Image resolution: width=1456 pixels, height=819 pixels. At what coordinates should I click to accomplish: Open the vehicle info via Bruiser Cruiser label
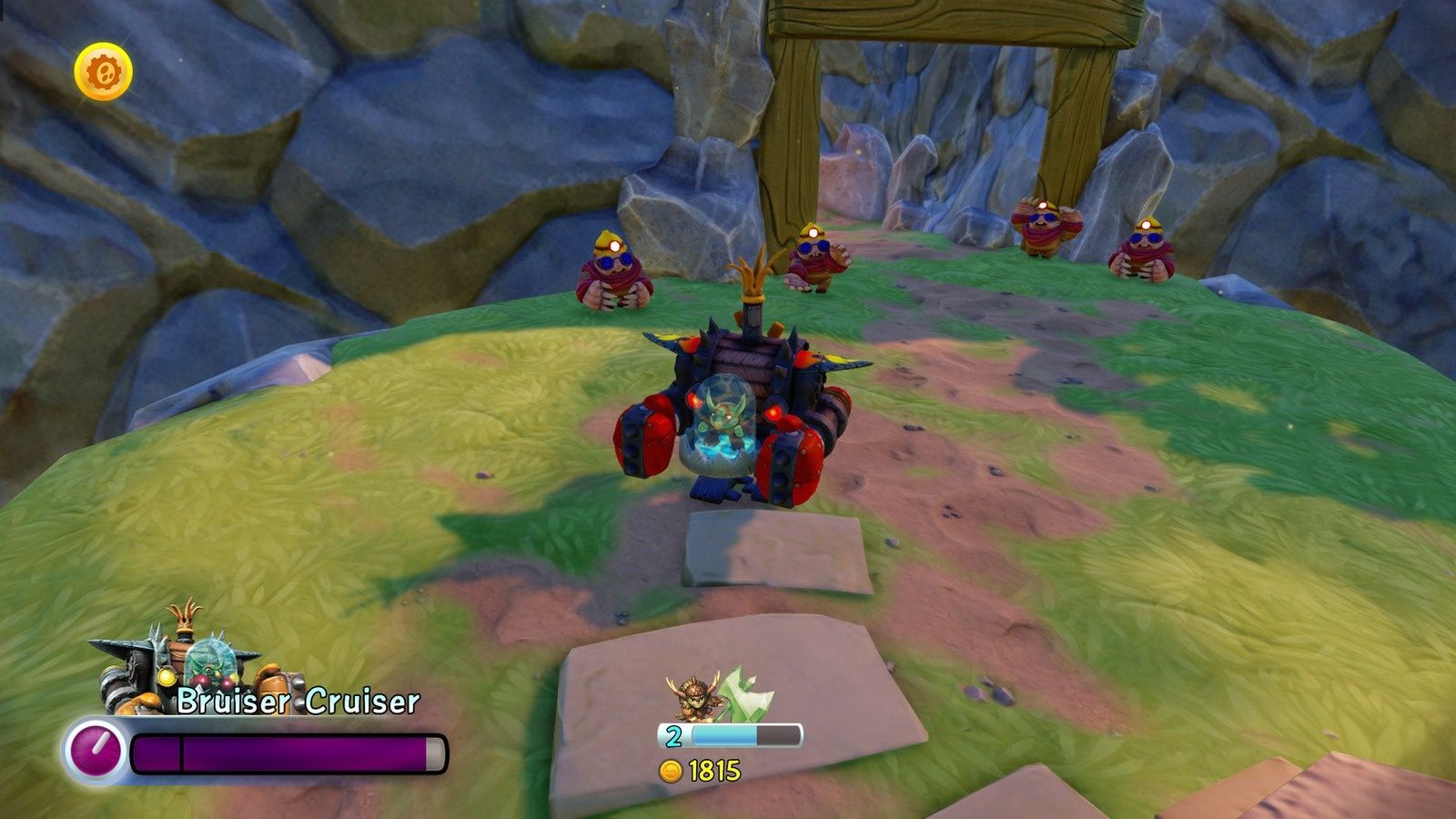click(296, 701)
